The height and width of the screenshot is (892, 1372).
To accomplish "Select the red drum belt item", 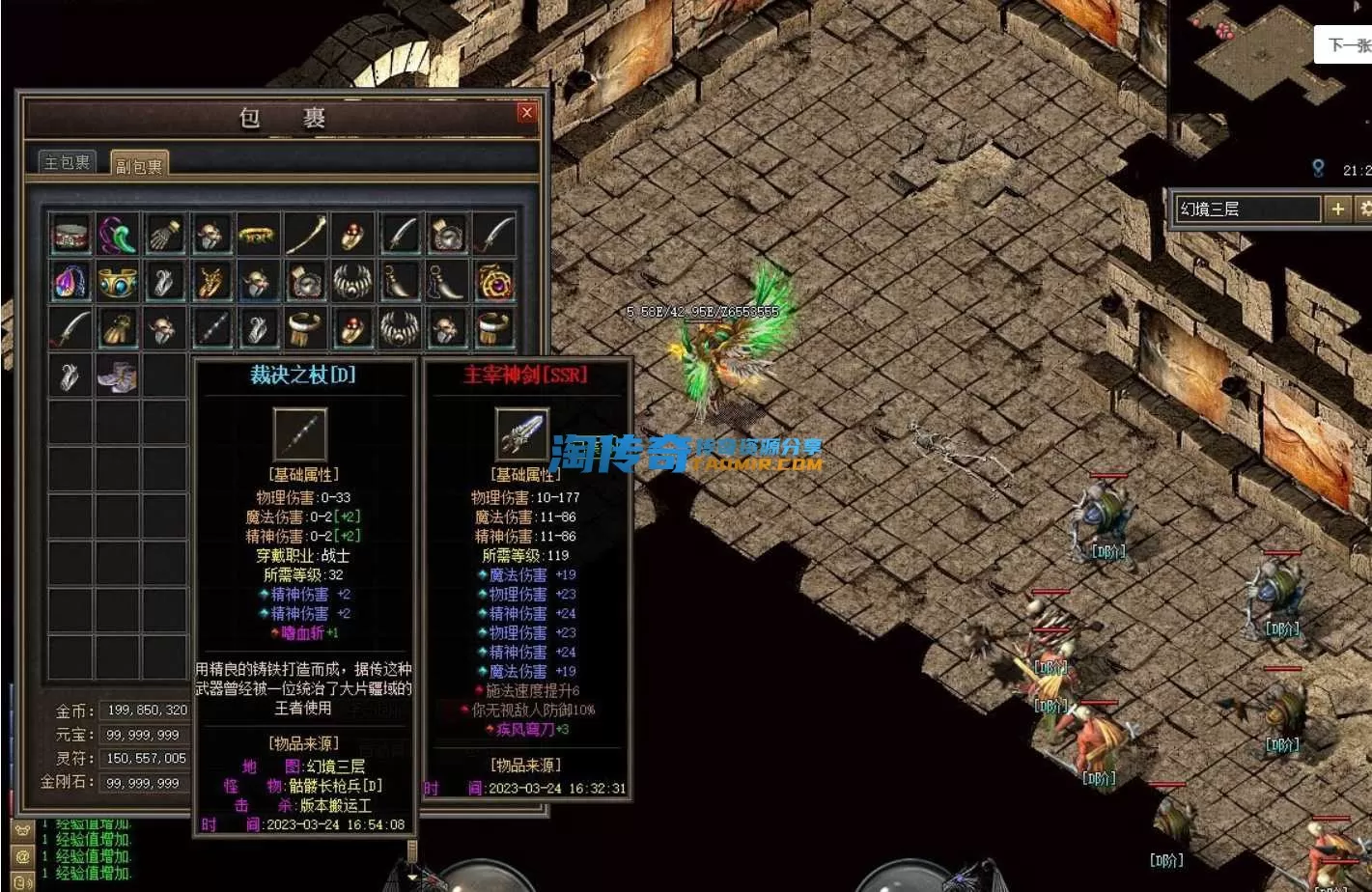I will click(70, 235).
